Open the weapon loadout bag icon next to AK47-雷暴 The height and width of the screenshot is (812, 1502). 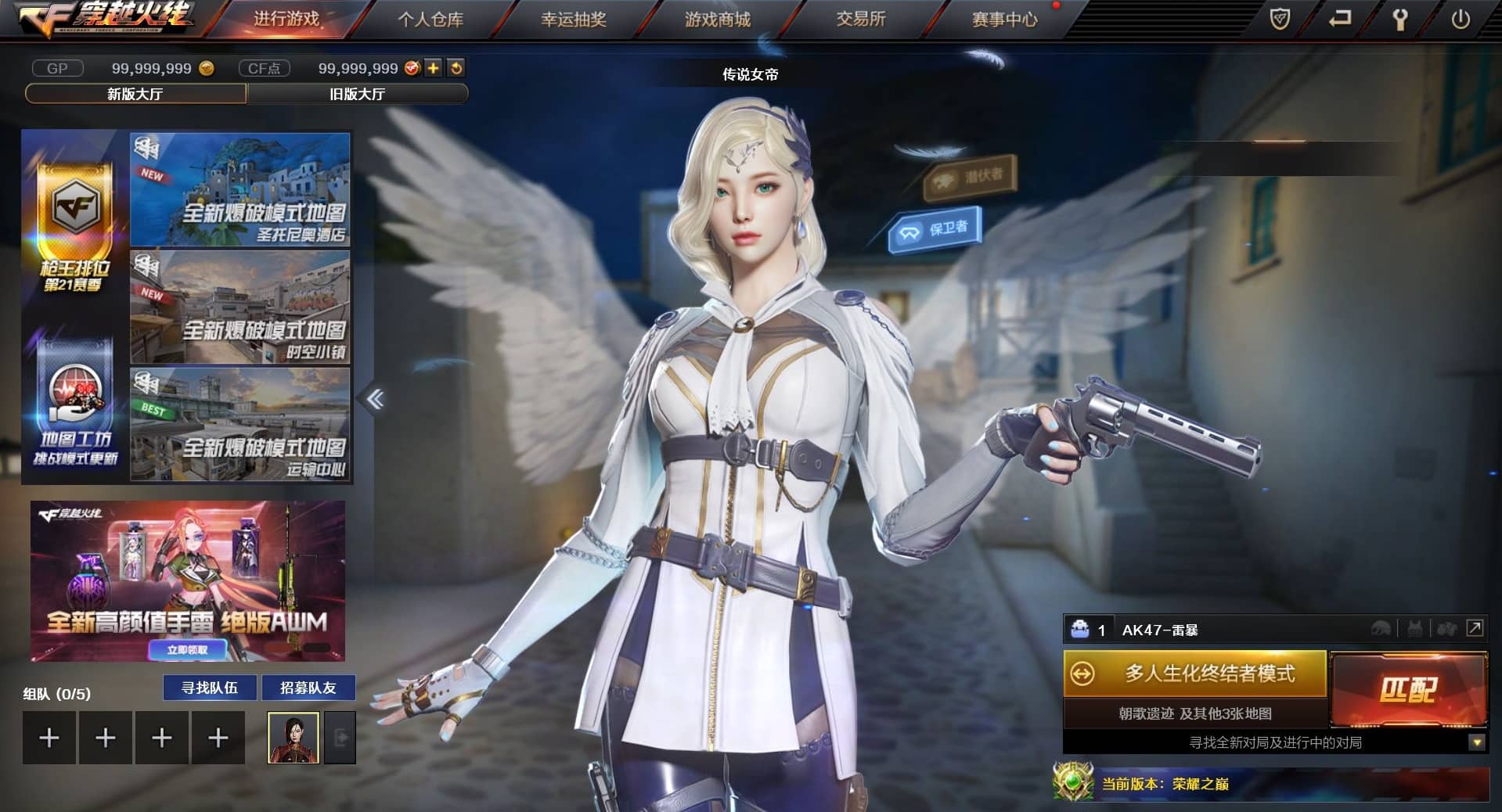[1081, 629]
